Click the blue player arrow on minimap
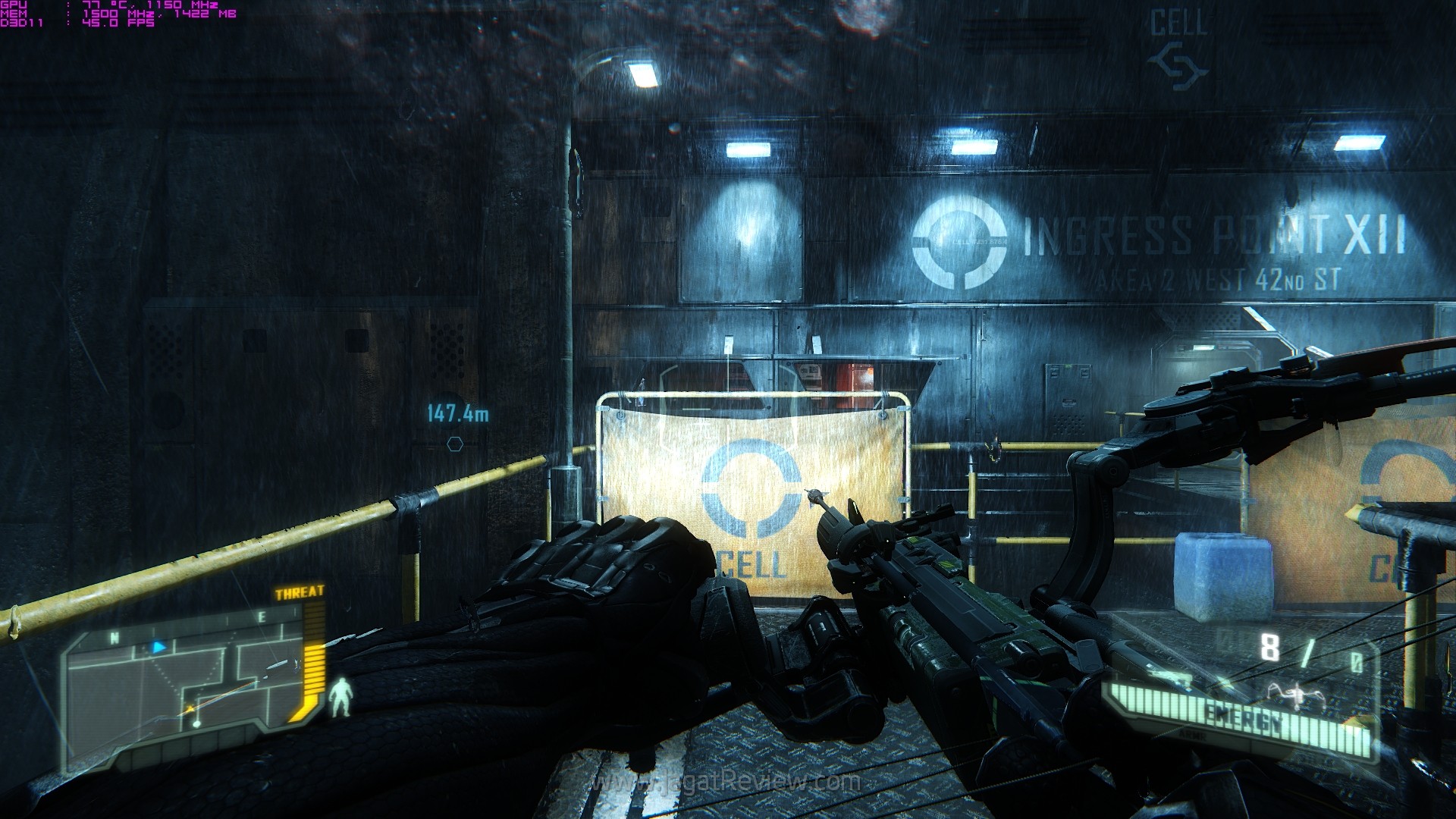The image size is (1456, 819). pos(158,647)
